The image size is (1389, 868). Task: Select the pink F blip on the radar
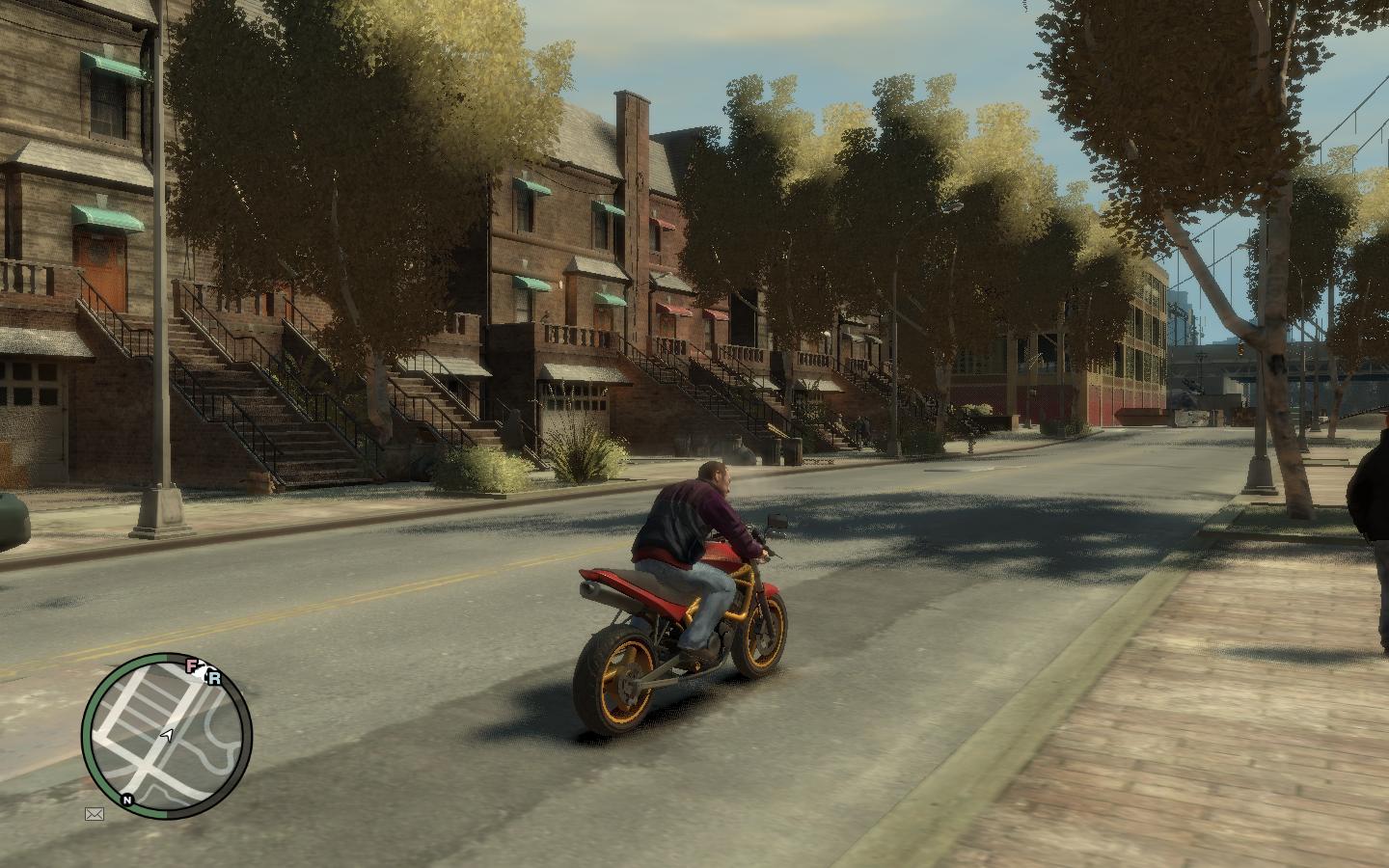tap(192, 665)
